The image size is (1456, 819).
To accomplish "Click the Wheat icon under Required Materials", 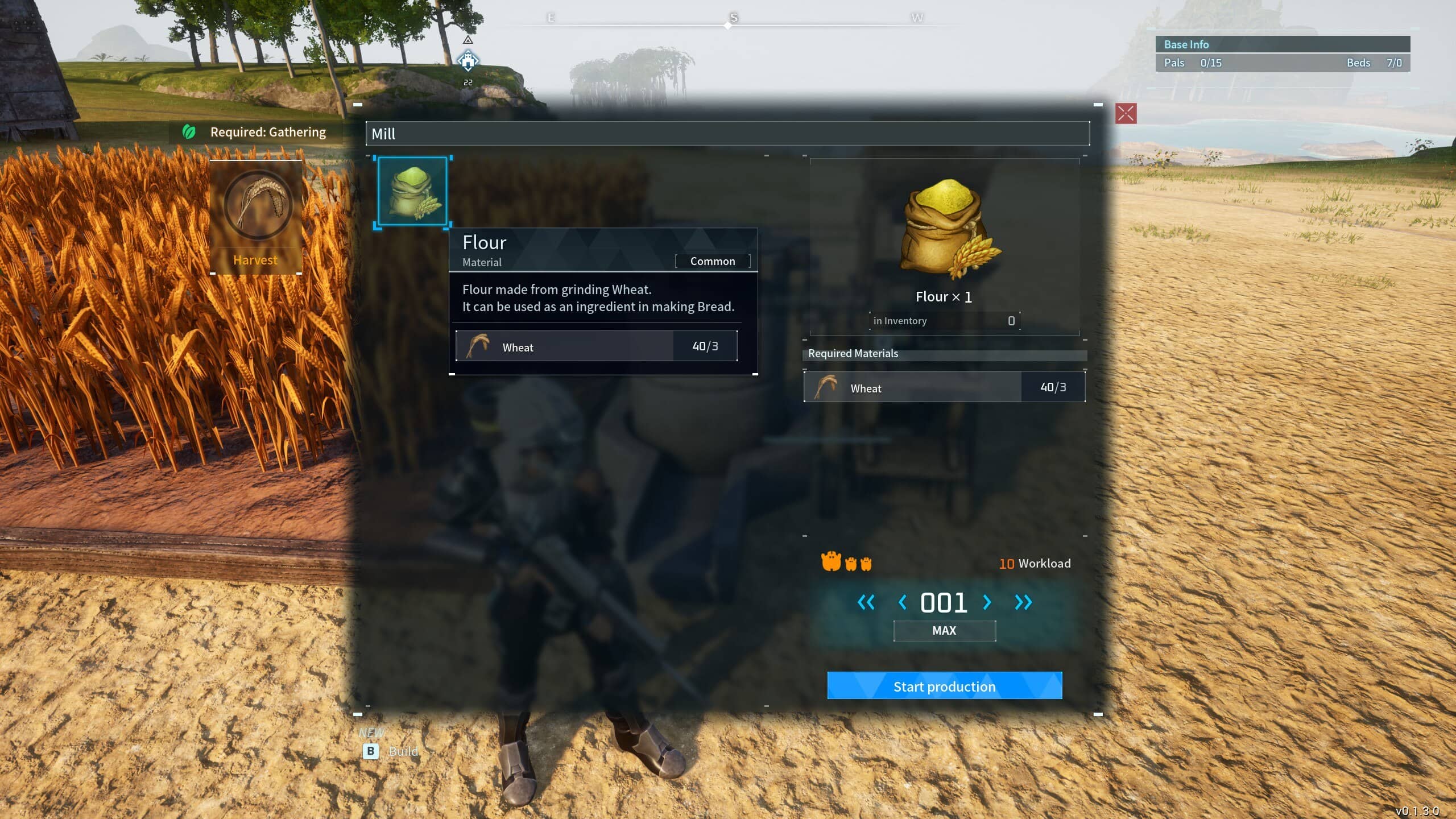I will pyautogui.click(x=826, y=386).
